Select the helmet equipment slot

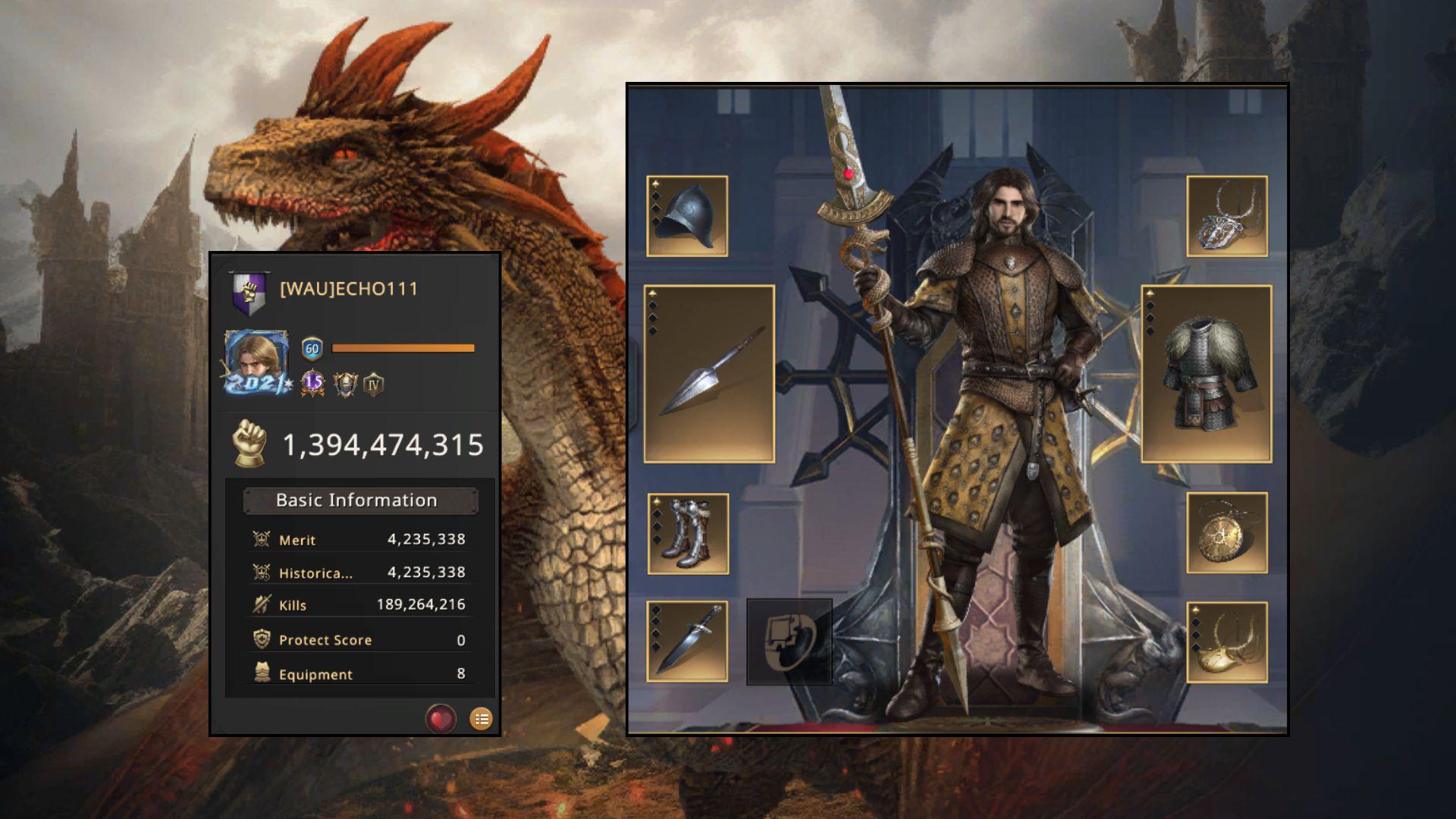687,216
